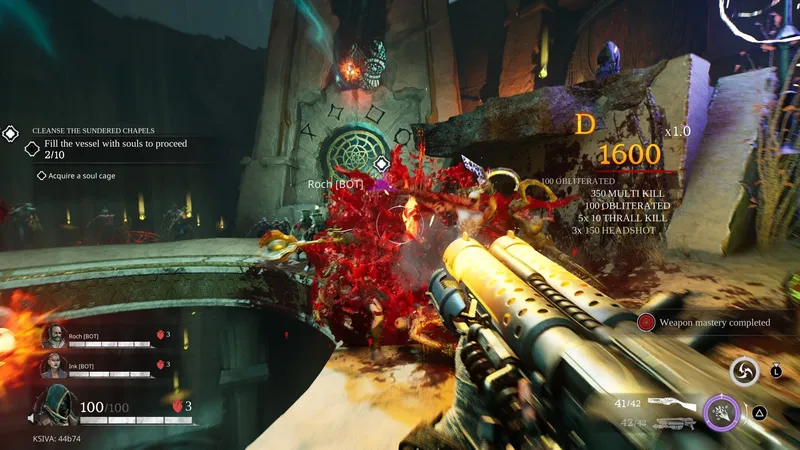Activate the spiral blade ability icon
800x450 pixels.
744,372
